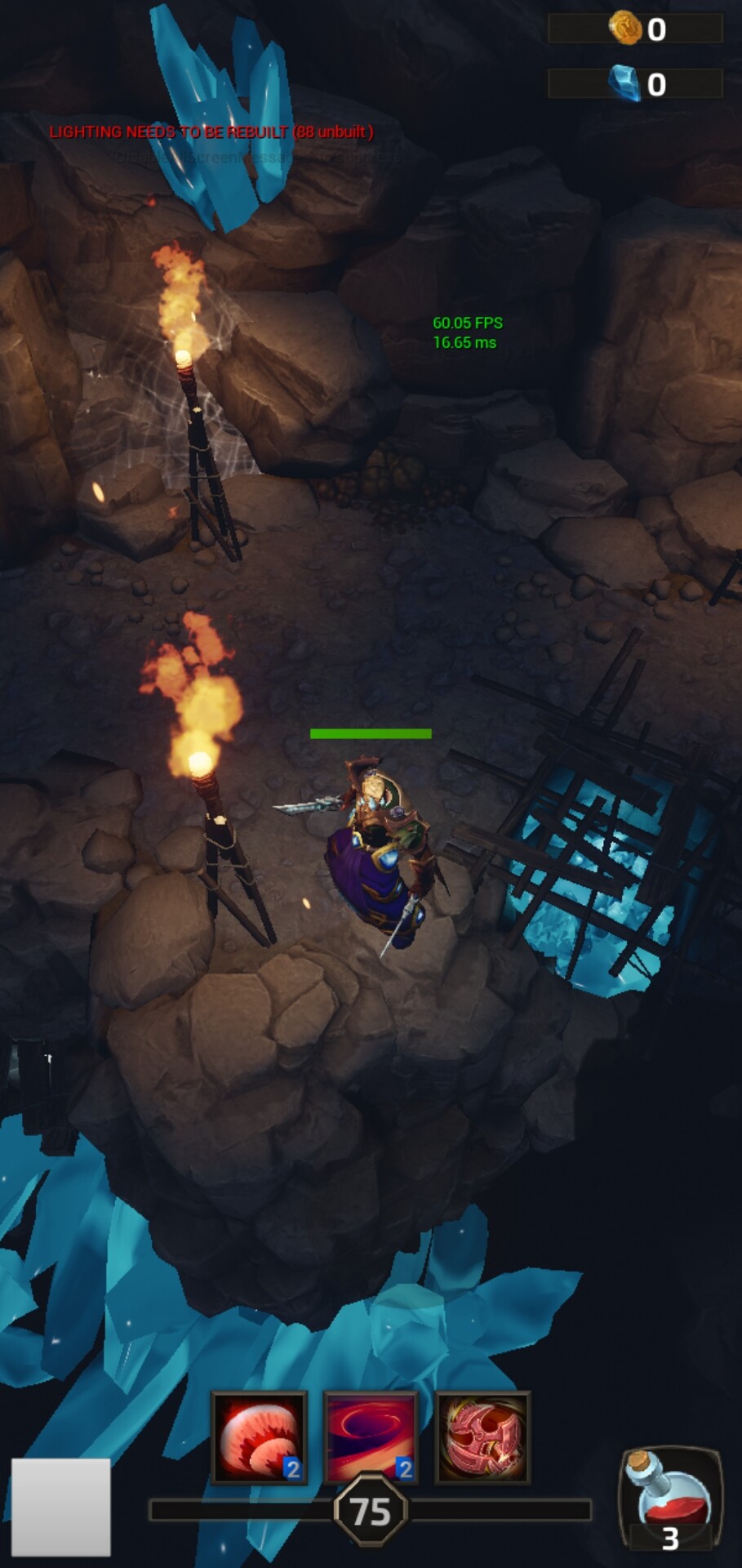Activate the red claw slash ability
This screenshot has width=742, height=1568.
coord(259,1437)
